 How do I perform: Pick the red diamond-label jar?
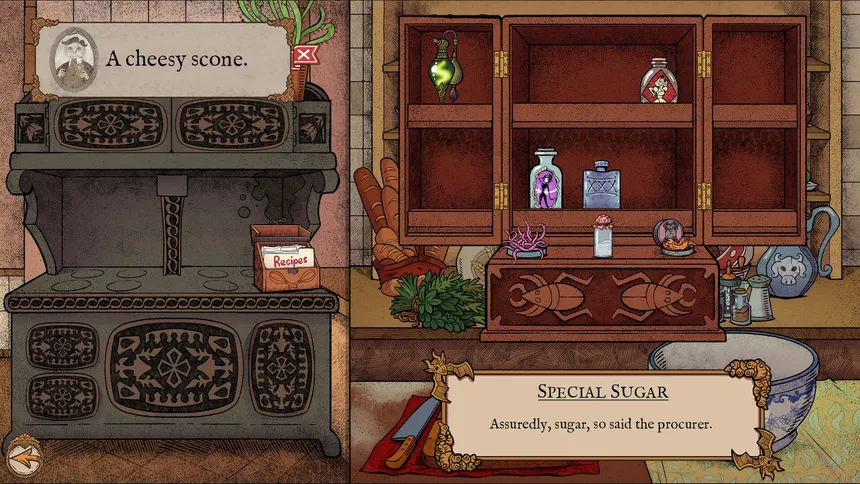pos(659,81)
